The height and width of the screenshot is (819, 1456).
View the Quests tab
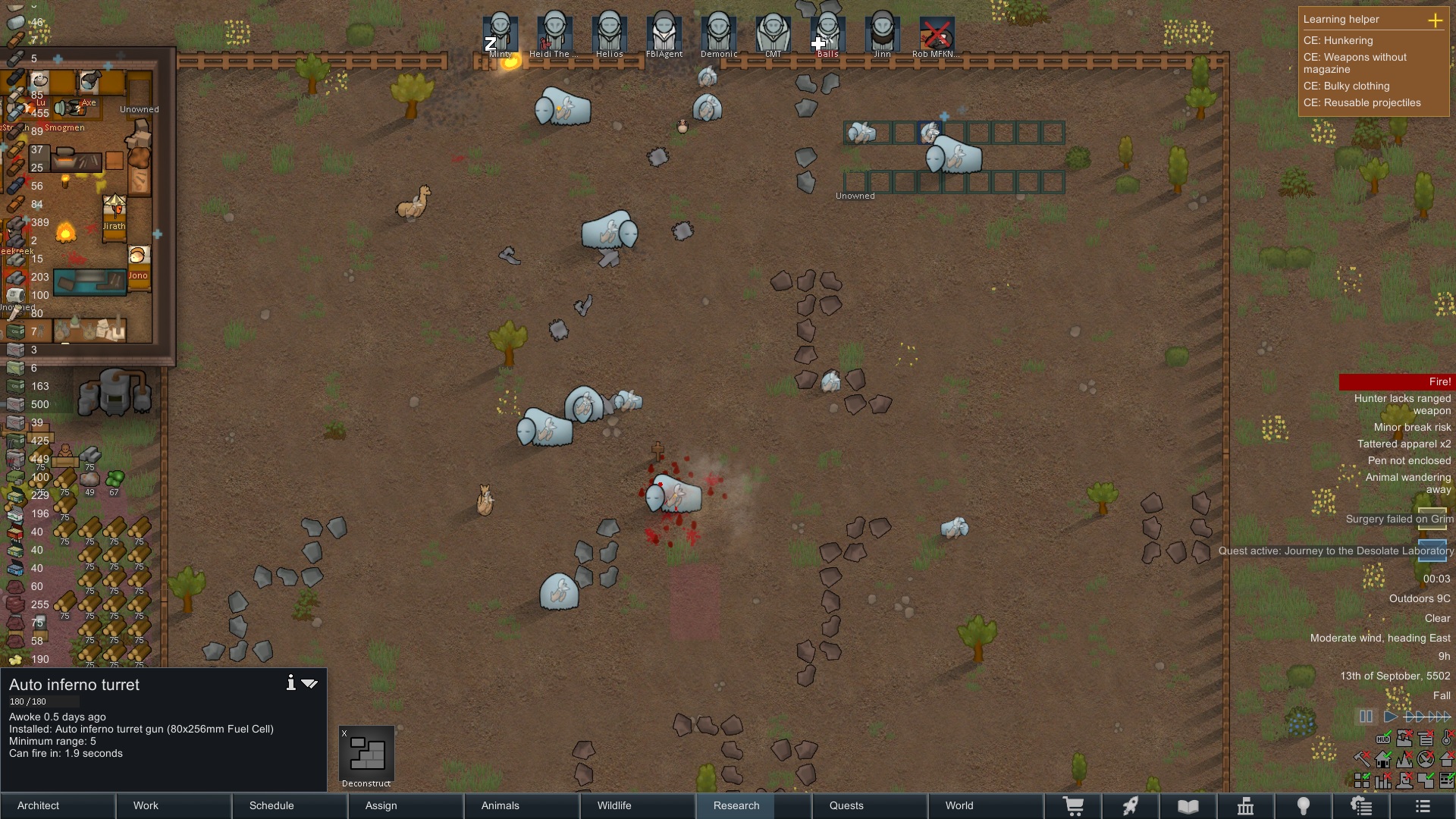click(870, 805)
